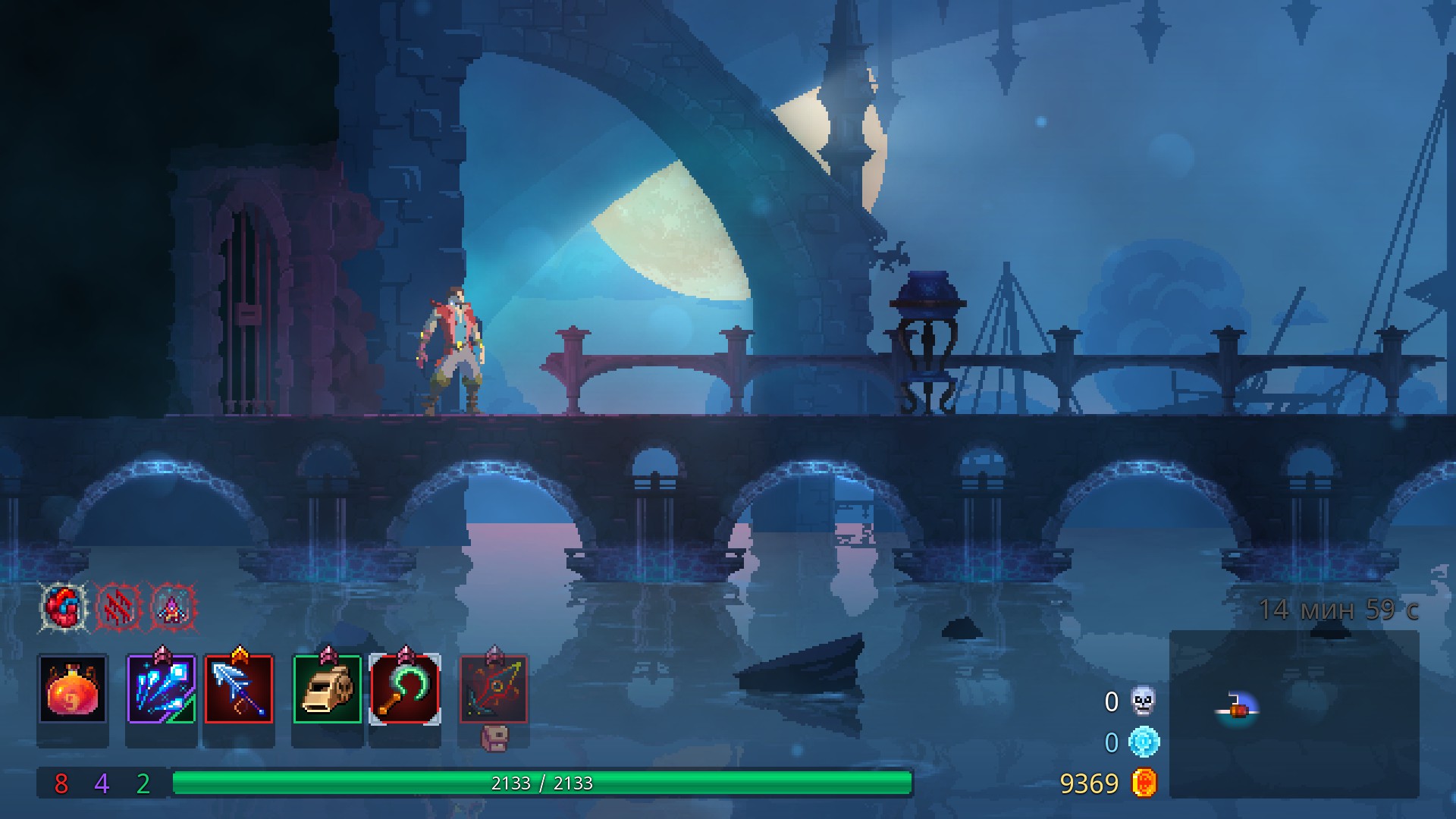Toggle the red claw-mark curse icon
Viewport: 1456px width, 819px height.
[118, 606]
